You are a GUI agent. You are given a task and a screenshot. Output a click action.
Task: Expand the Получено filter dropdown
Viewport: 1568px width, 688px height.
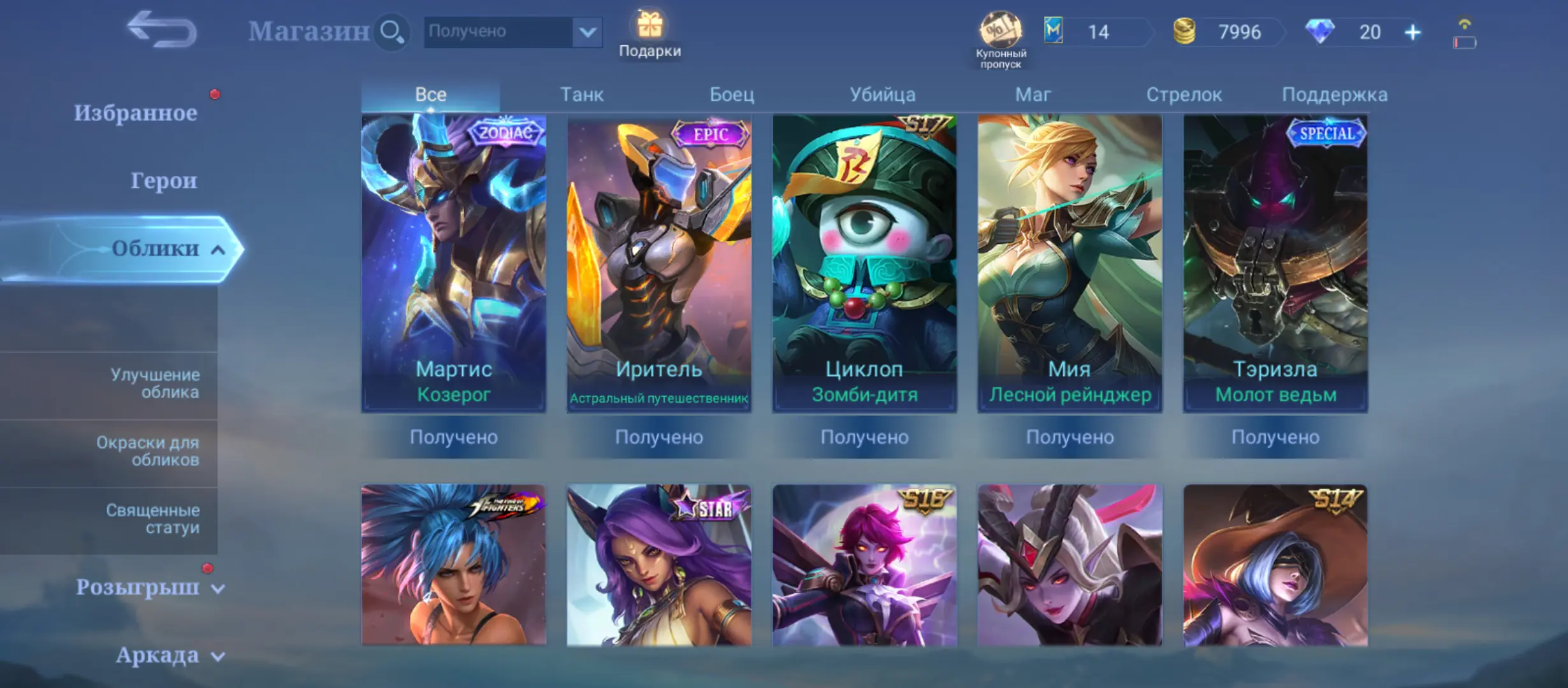tap(587, 31)
